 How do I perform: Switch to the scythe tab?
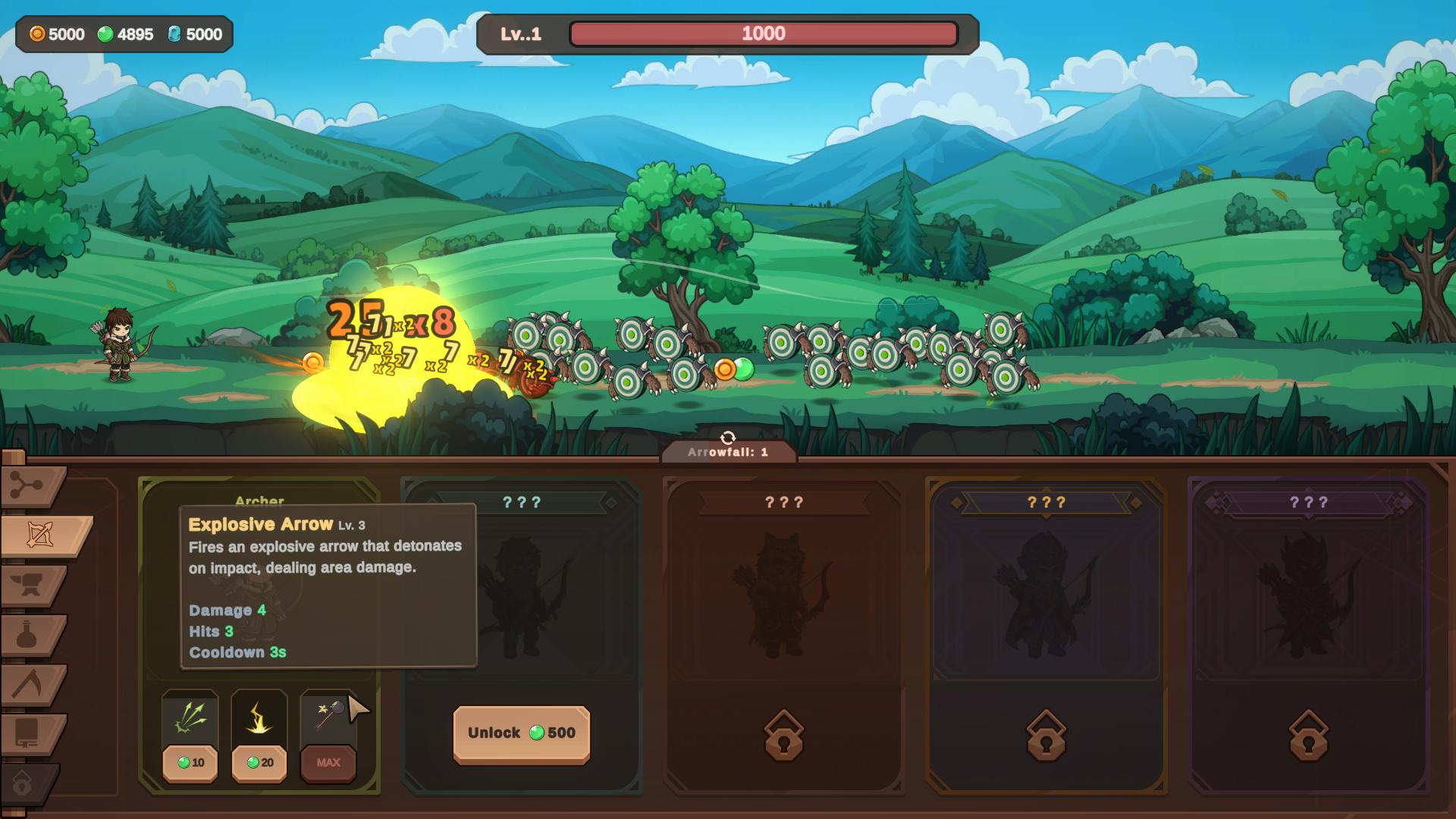point(32,685)
